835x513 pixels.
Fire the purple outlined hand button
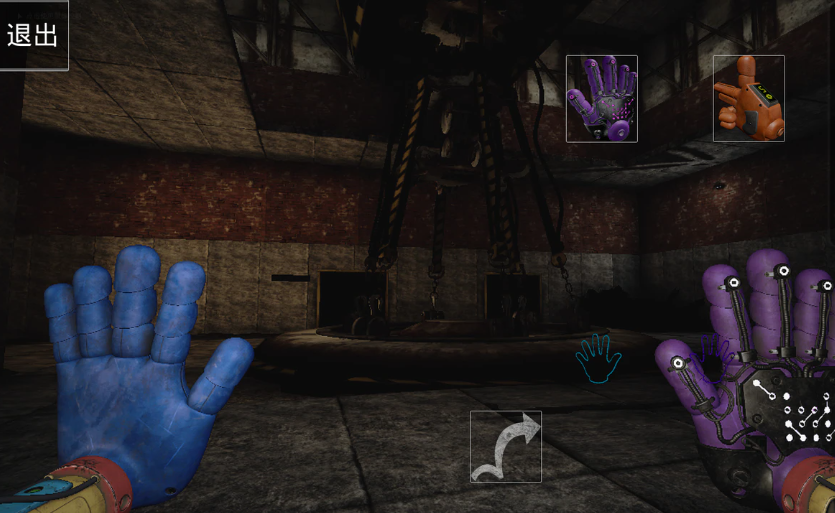point(714,356)
